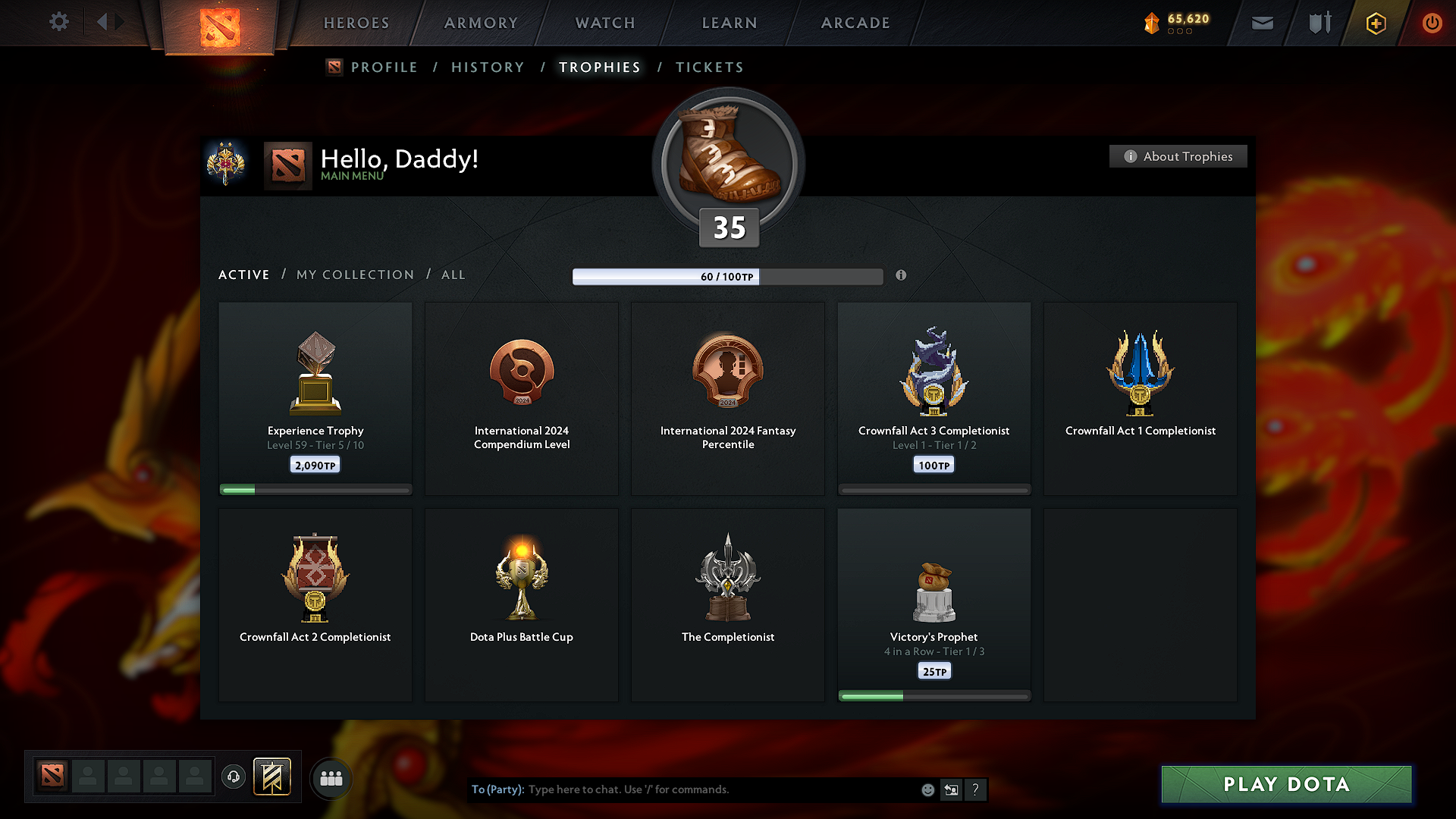
Task: Open the TICKETS section
Action: 709,67
